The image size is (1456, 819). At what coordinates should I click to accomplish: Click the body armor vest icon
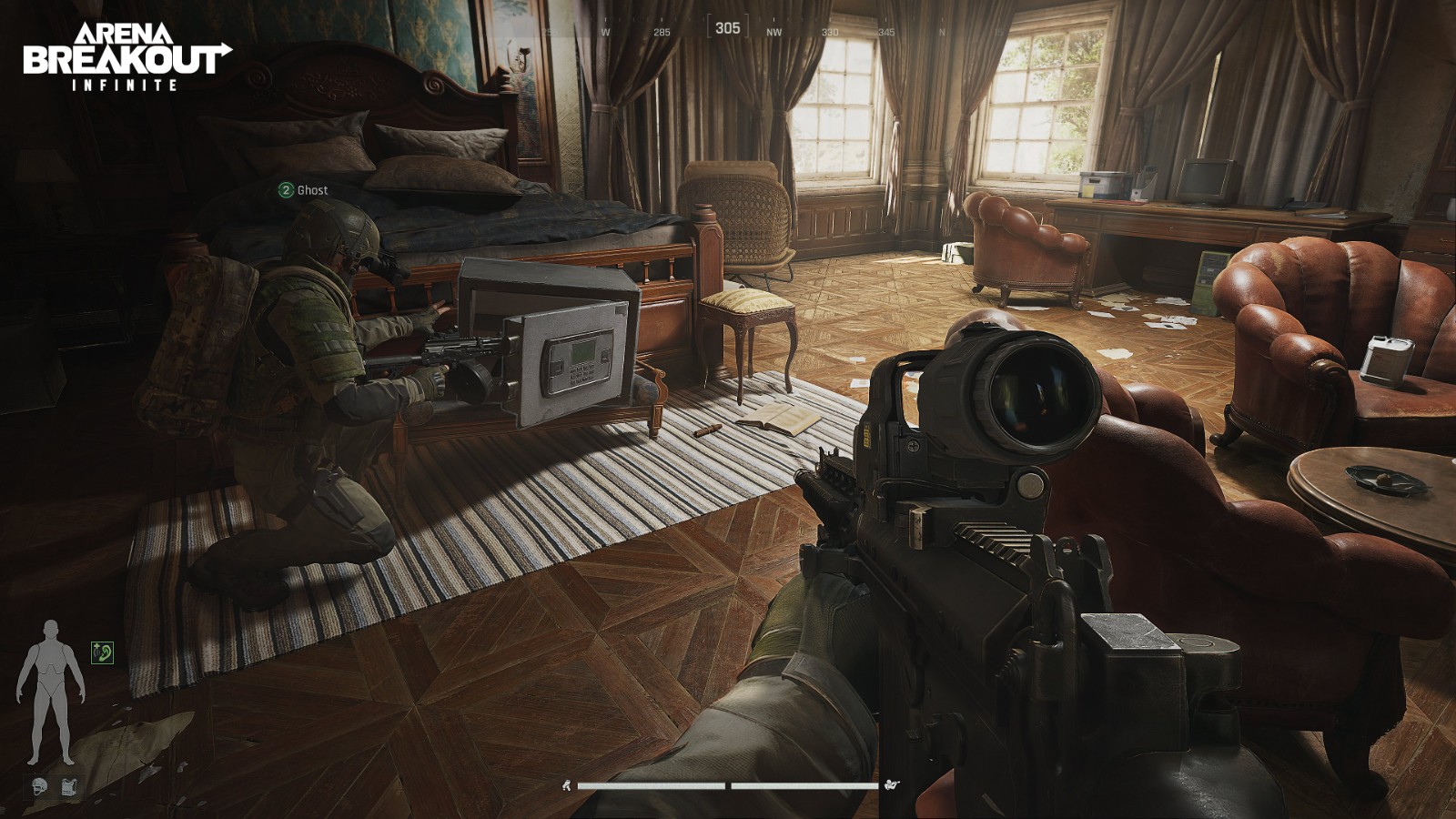pos(69,786)
